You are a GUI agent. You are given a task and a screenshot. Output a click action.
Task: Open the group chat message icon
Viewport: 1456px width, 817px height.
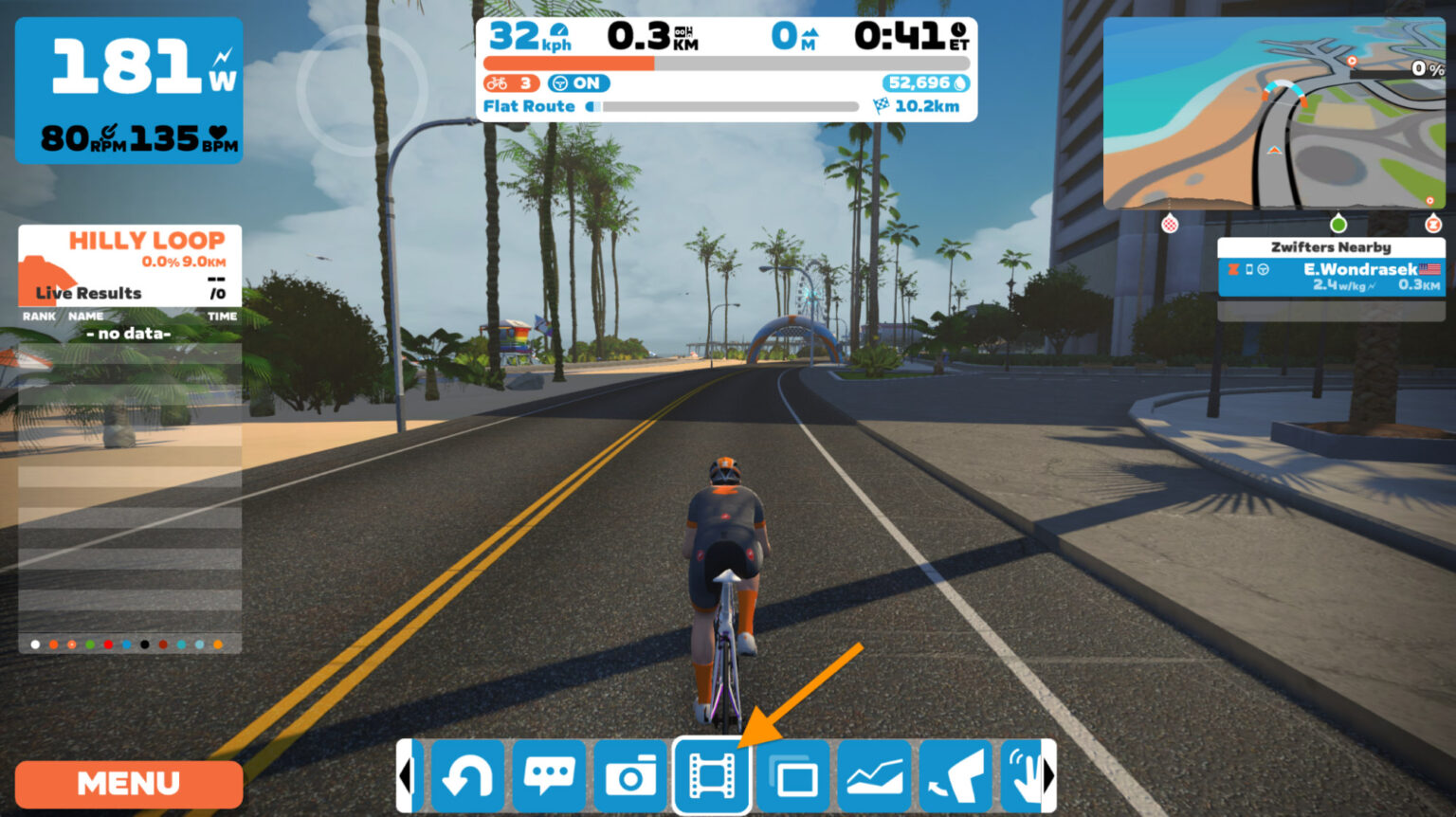point(550,775)
